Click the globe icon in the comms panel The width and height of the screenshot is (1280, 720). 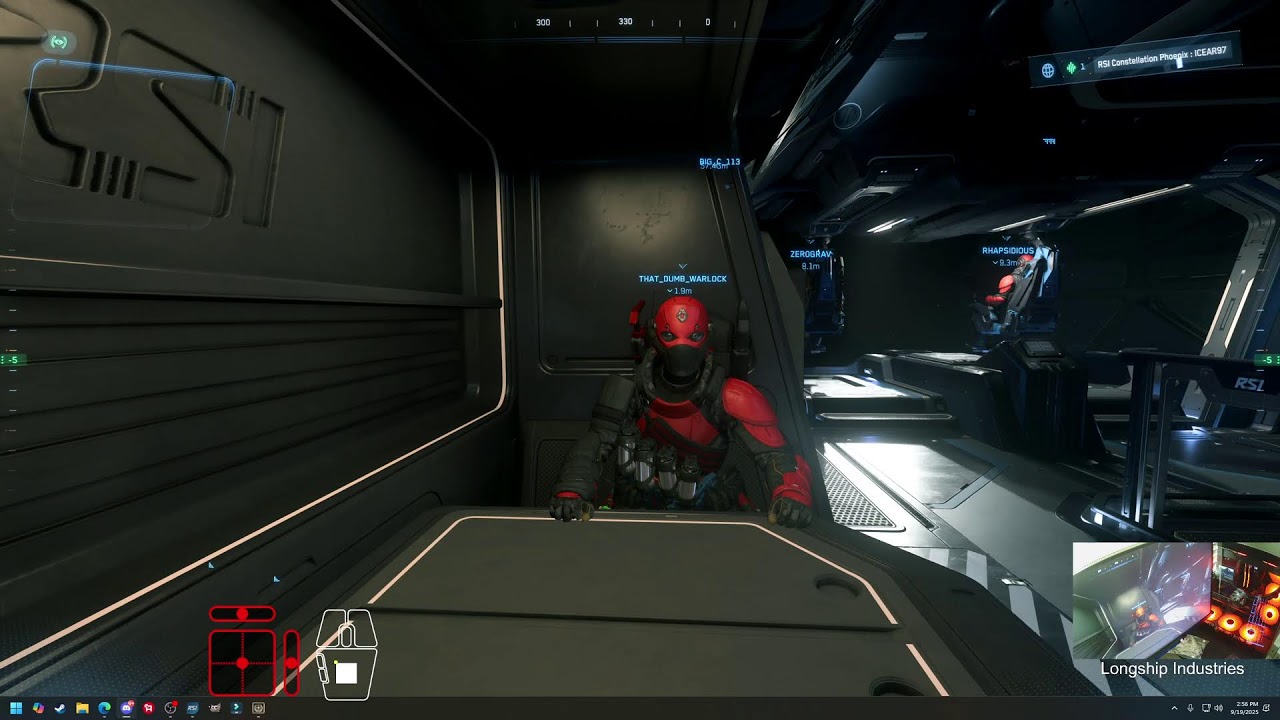coord(1048,70)
